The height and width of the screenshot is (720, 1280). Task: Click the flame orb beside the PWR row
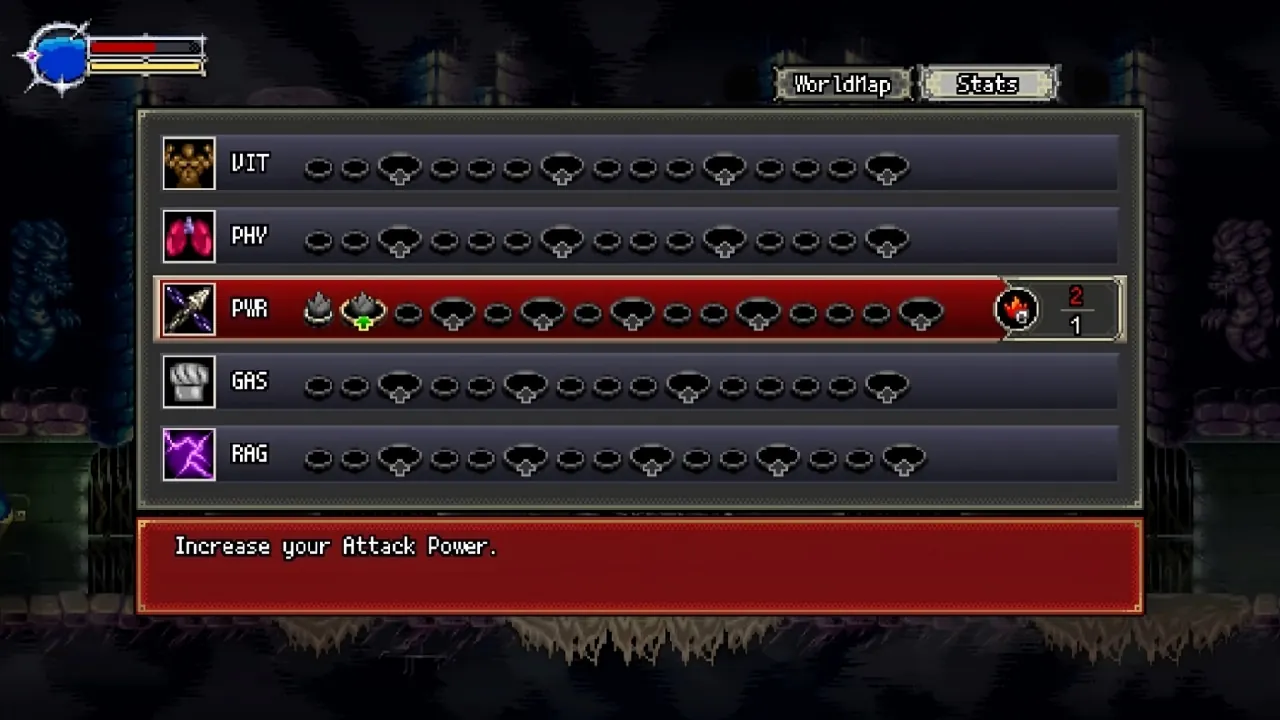(1017, 310)
